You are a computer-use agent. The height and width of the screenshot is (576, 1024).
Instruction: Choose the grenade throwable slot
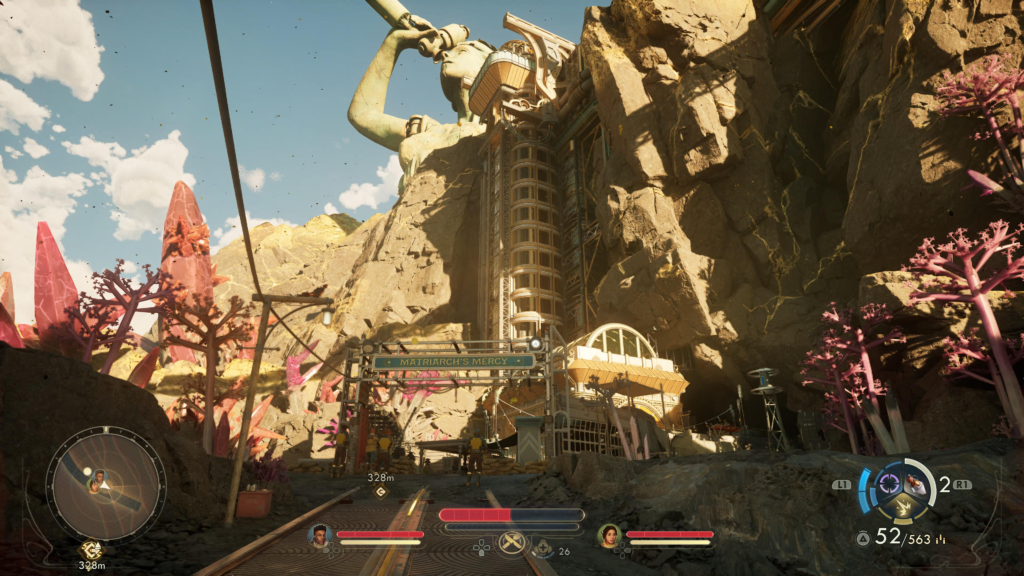[x=915, y=486]
